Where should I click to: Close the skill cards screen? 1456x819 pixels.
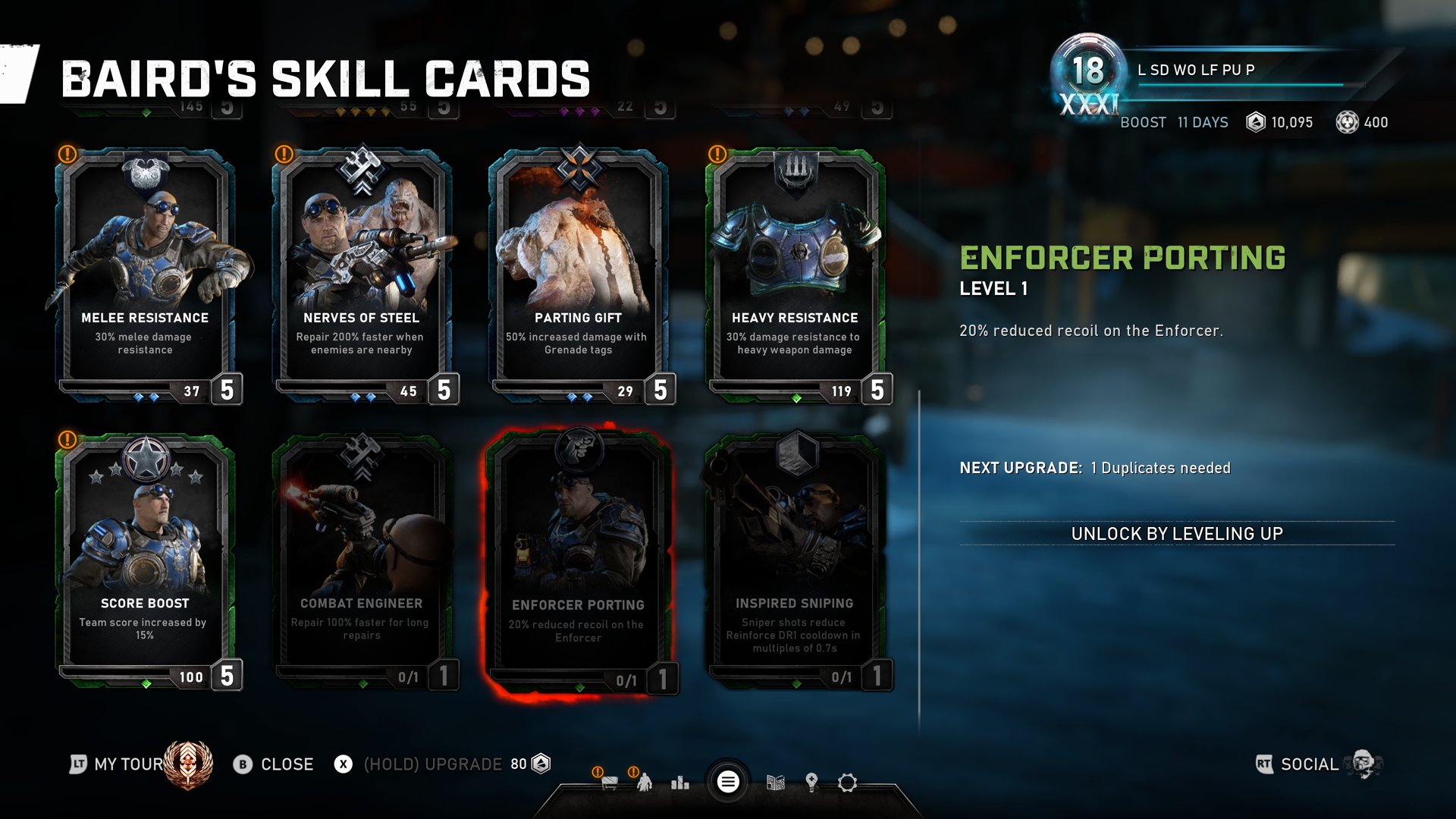[273, 764]
